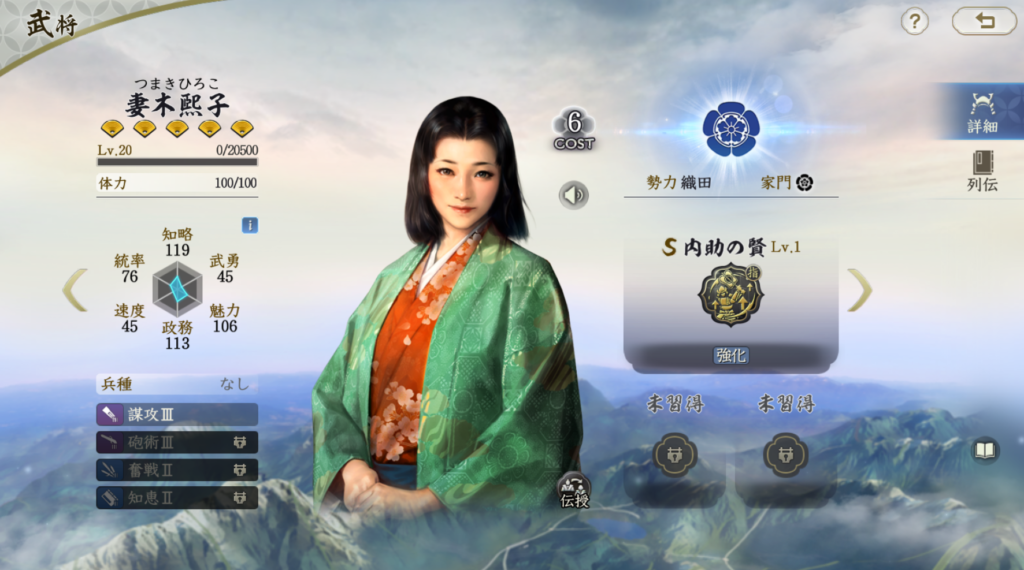Select the 内助の賢 skill emblem

731,295
